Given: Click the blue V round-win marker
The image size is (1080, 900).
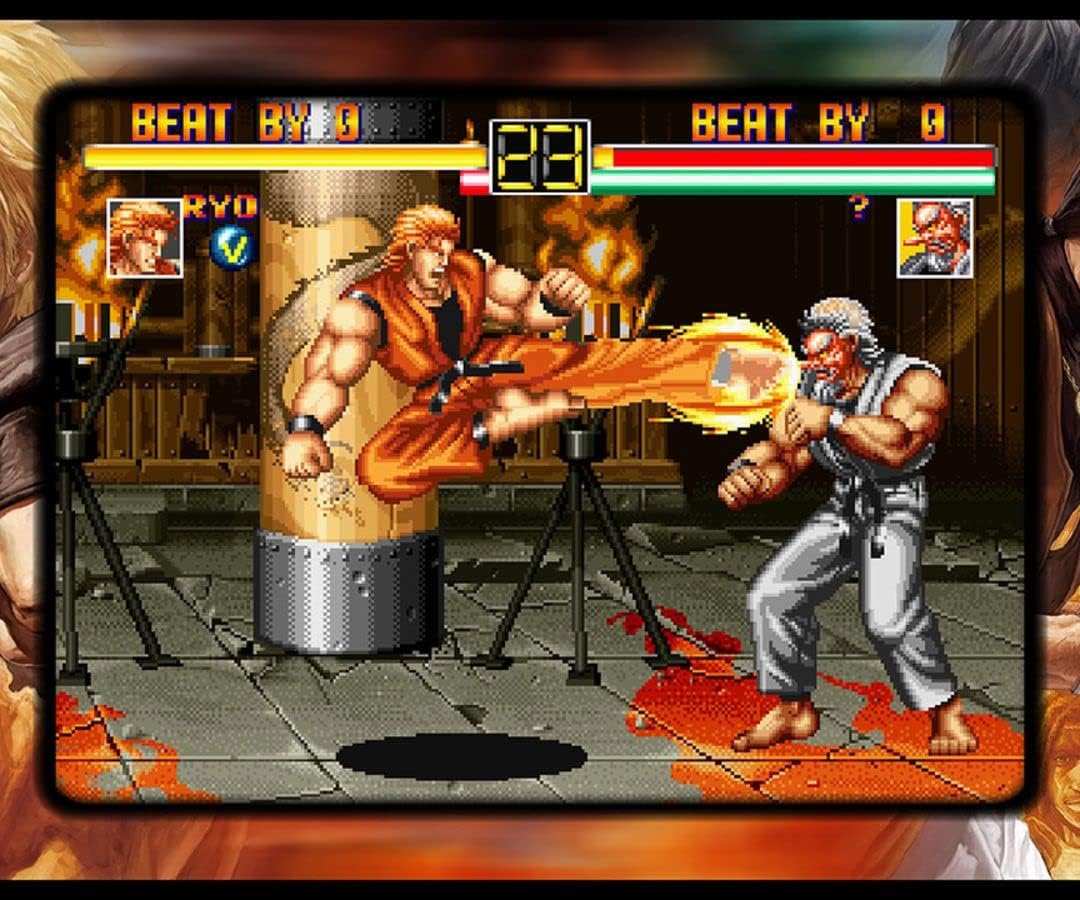Looking at the screenshot, I should tap(232, 248).
